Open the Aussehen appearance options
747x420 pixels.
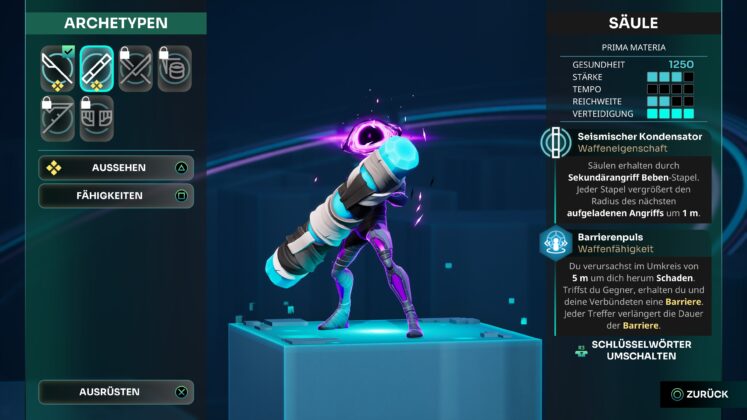pyautogui.click(x=116, y=167)
